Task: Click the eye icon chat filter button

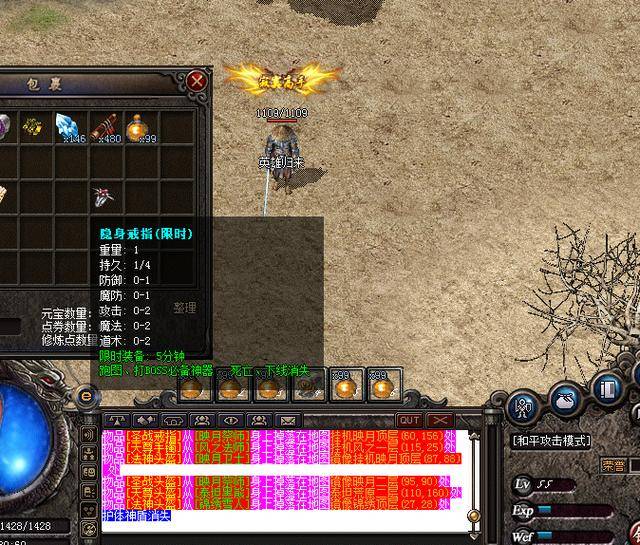Action: [x=231, y=420]
